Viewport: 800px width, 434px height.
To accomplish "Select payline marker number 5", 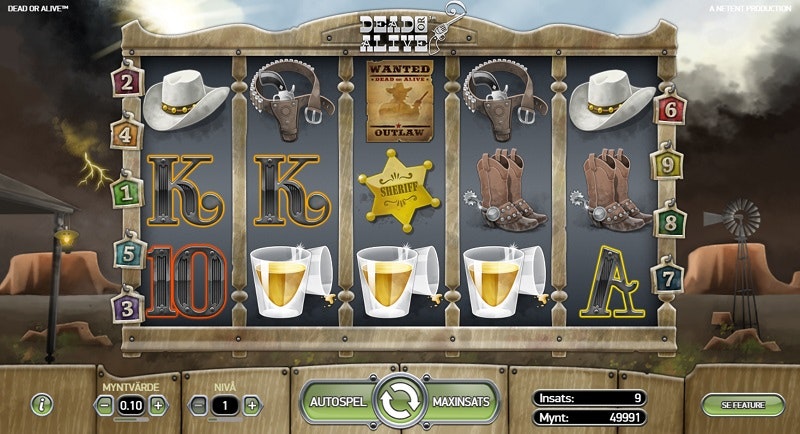I will click(x=128, y=254).
